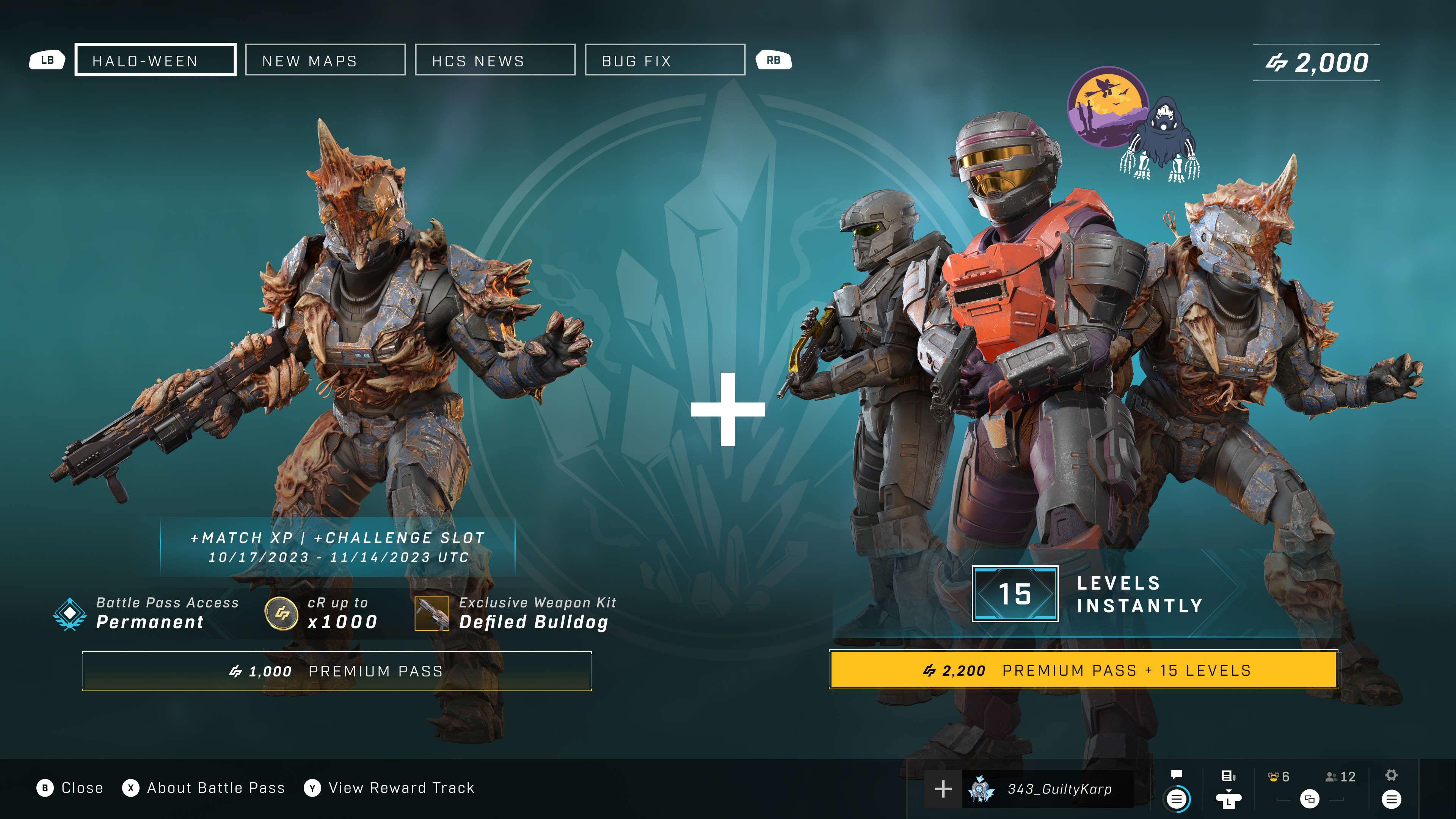This screenshot has height=819, width=1456.
Task: Open the challenges list icon
Action: pyautogui.click(x=1228, y=776)
